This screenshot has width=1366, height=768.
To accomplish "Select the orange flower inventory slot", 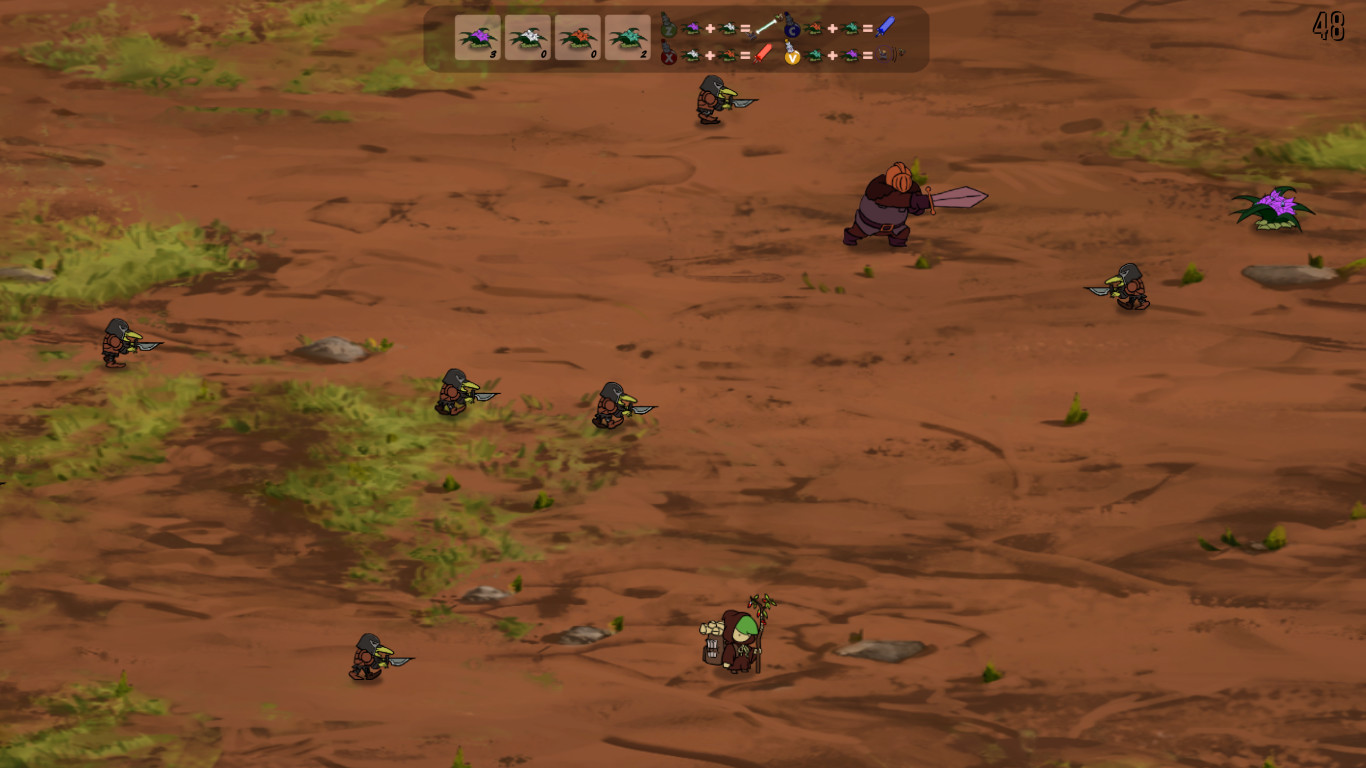I will tap(576, 35).
